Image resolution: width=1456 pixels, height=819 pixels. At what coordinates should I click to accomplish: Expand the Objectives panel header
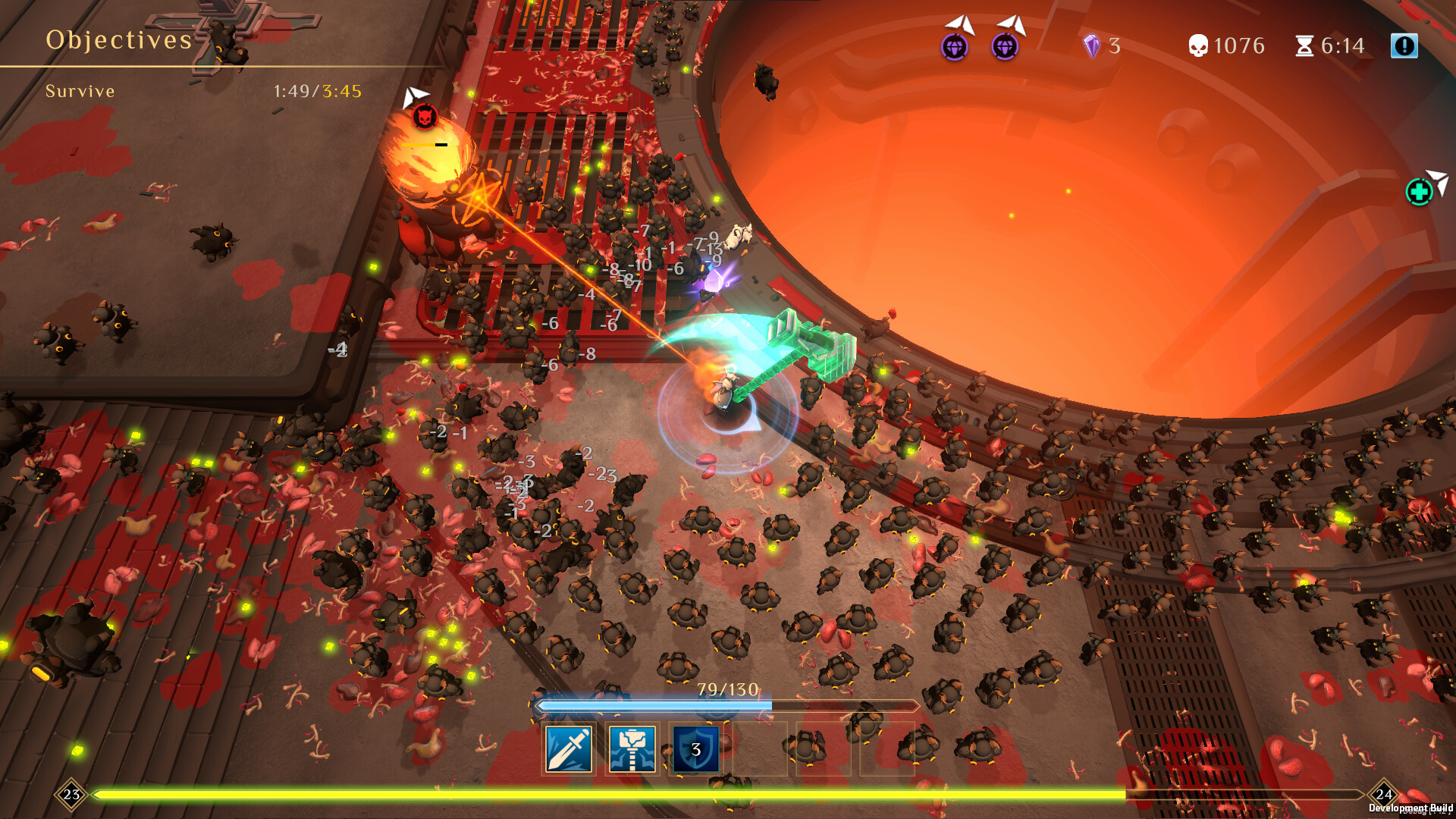coord(118,39)
